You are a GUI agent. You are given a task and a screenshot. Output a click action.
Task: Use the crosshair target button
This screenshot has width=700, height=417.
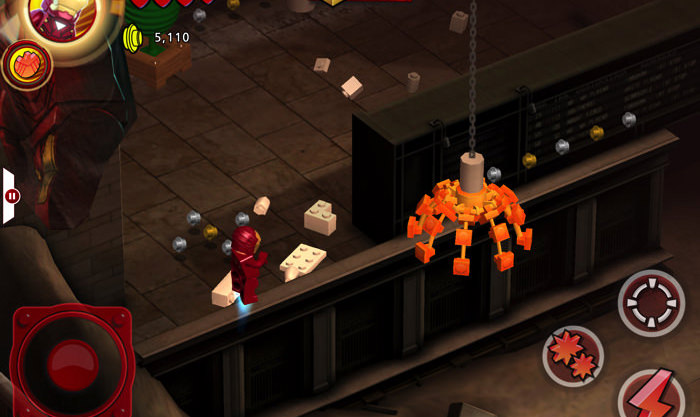(x=651, y=302)
